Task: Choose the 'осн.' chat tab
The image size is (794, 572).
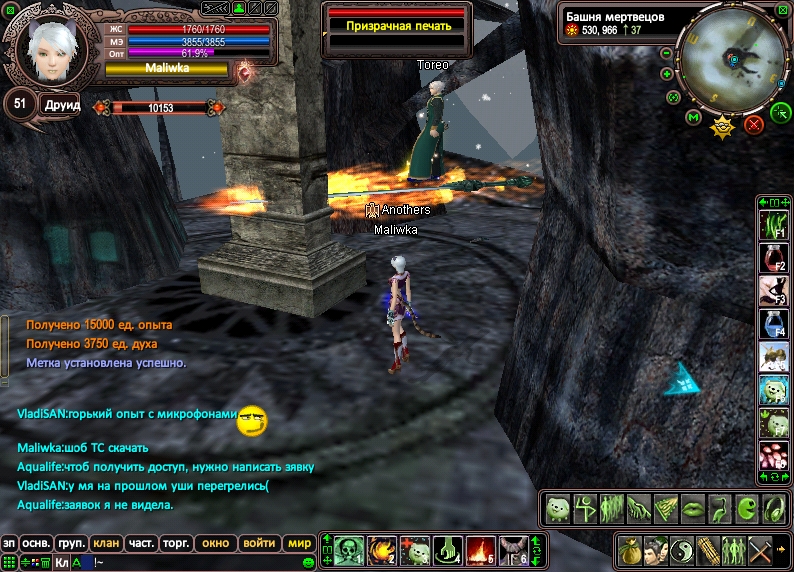Action: click(x=37, y=543)
